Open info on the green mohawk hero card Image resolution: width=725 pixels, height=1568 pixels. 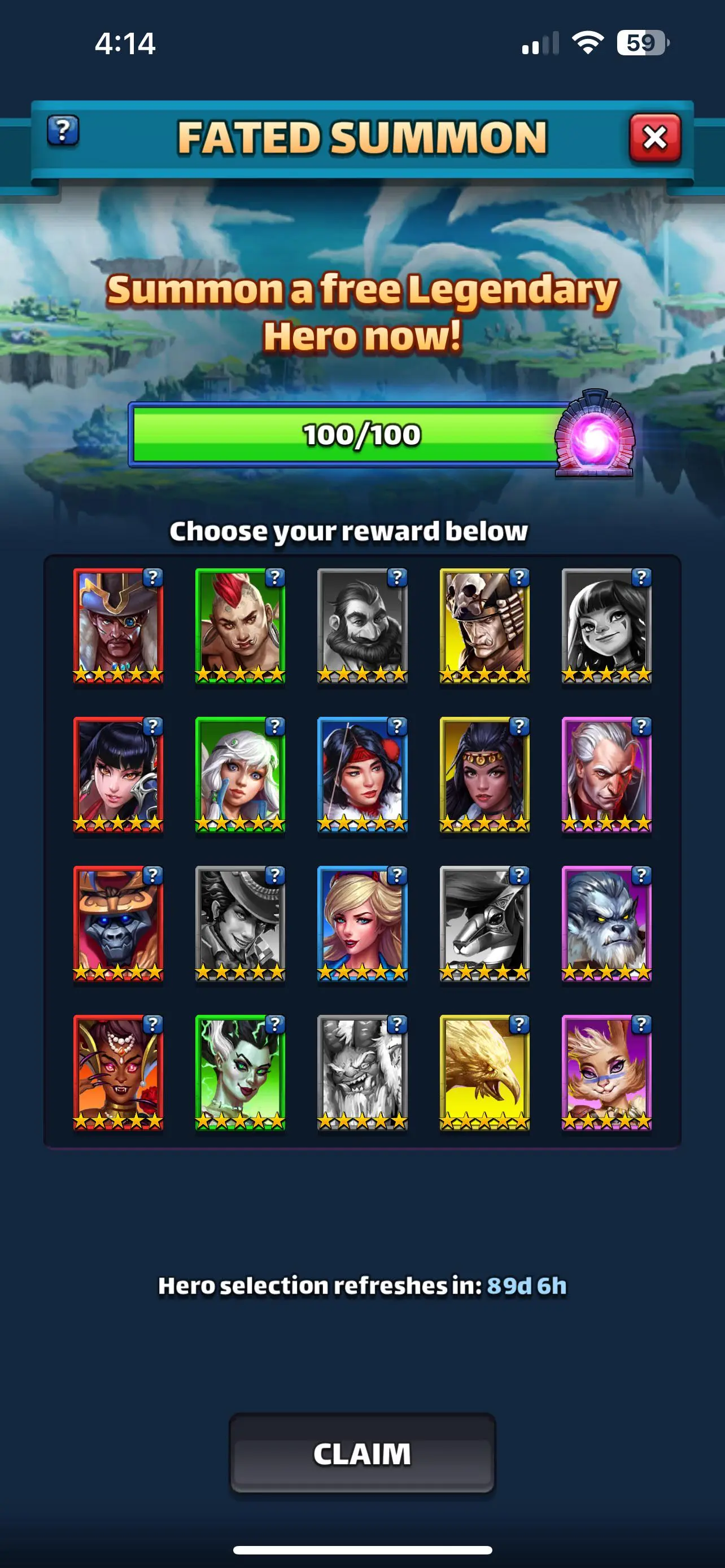click(x=276, y=577)
